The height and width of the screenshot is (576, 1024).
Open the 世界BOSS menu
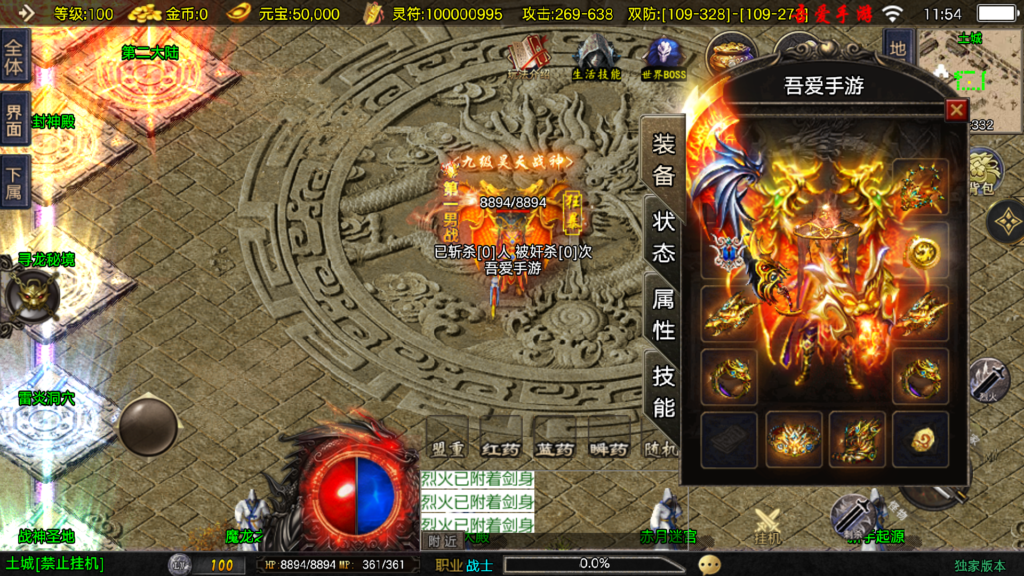pos(664,56)
